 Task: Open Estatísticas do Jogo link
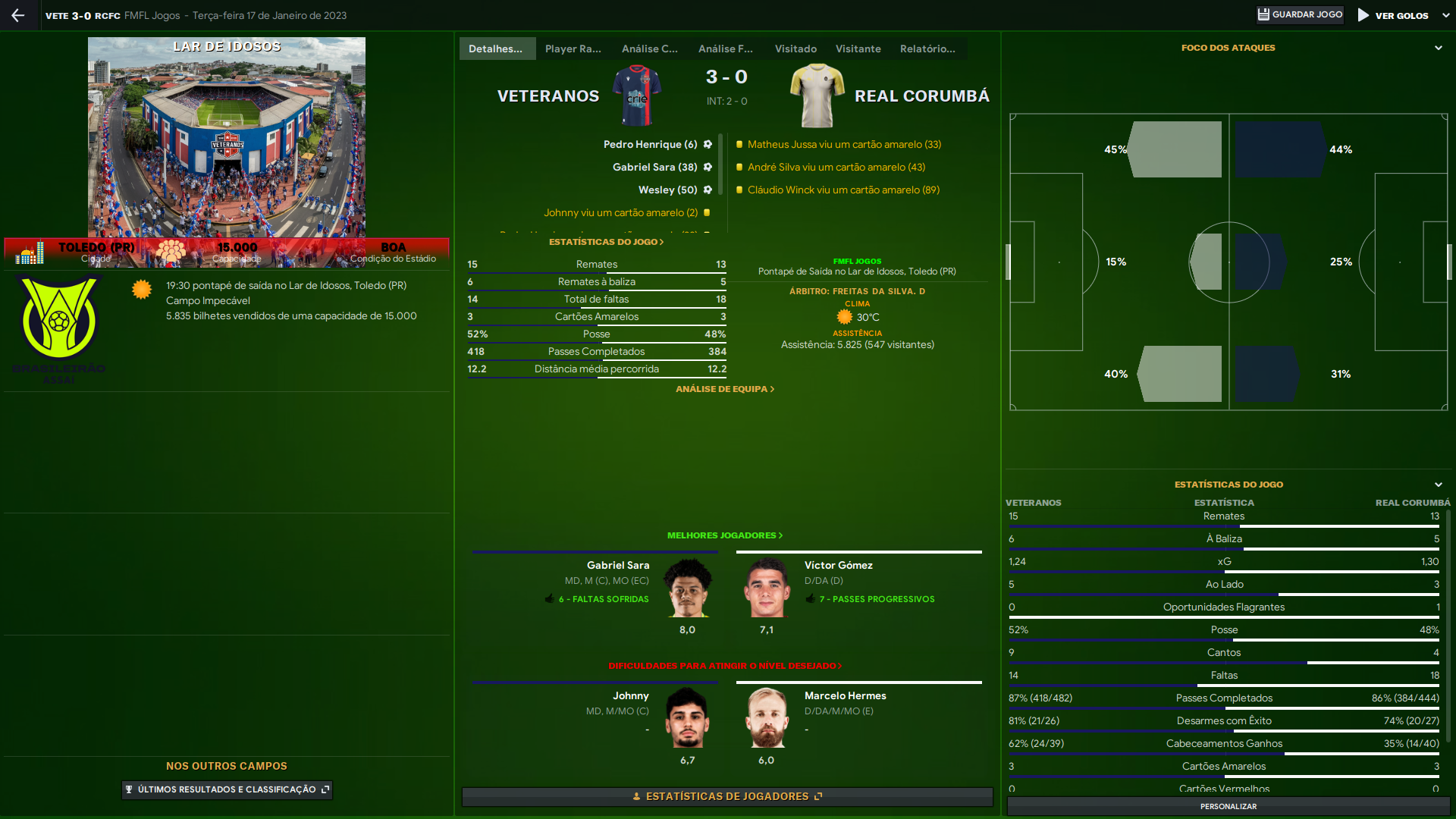606,242
